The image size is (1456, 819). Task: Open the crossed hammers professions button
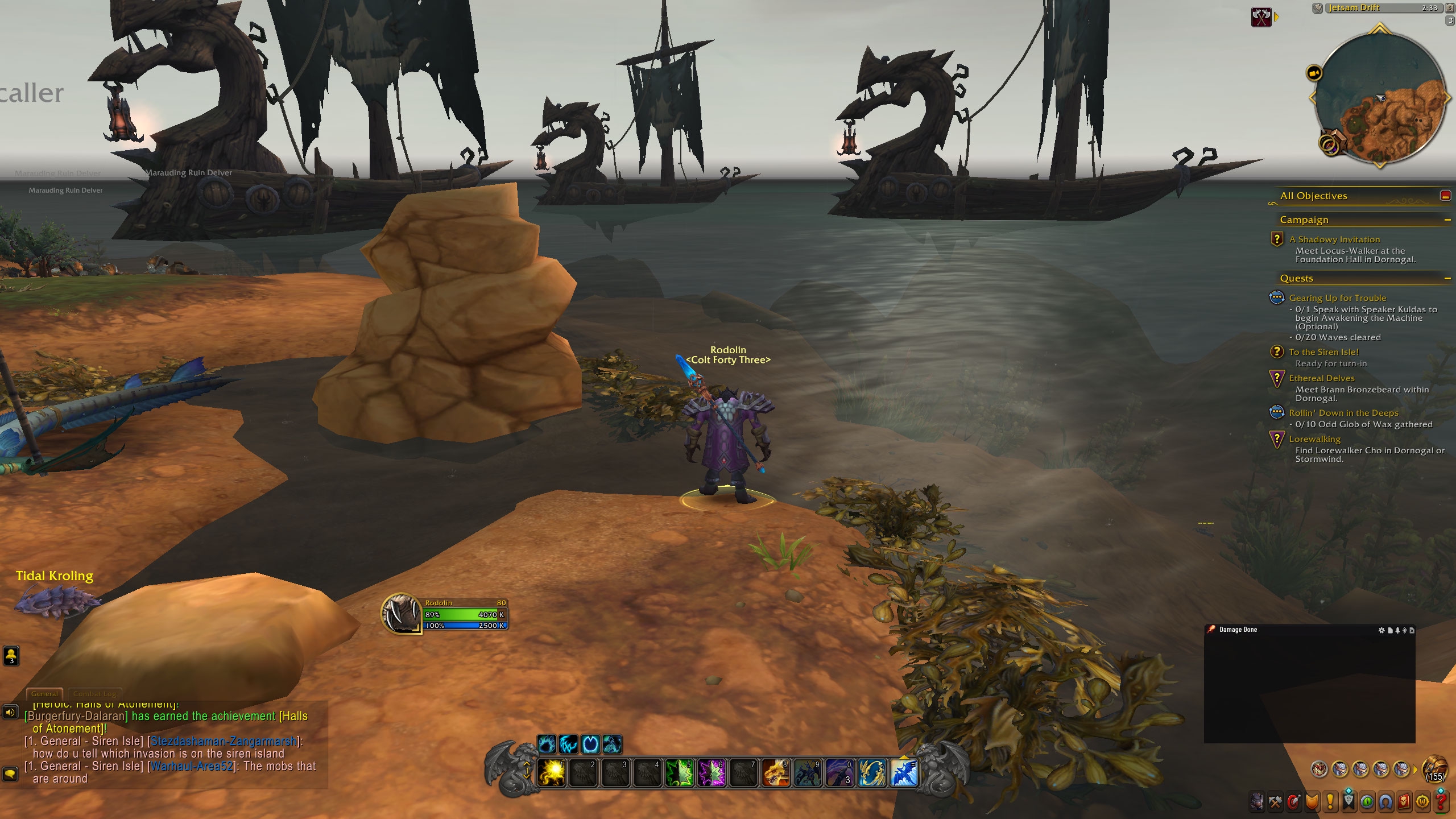pyautogui.click(x=1275, y=802)
